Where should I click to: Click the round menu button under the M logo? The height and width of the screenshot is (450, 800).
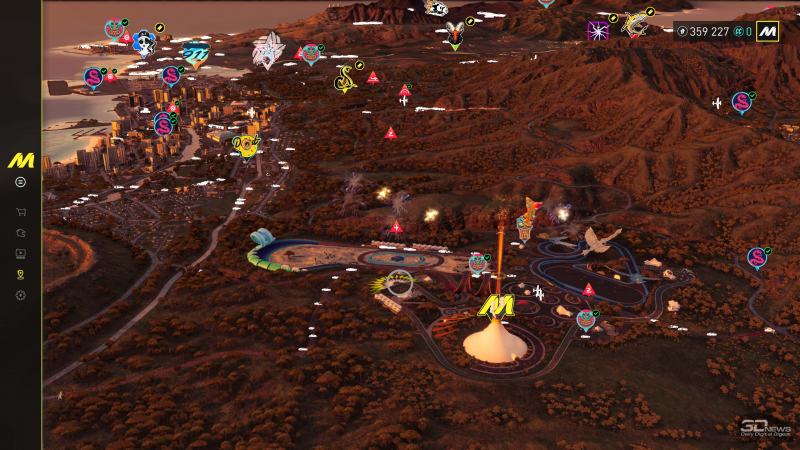[20, 182]
